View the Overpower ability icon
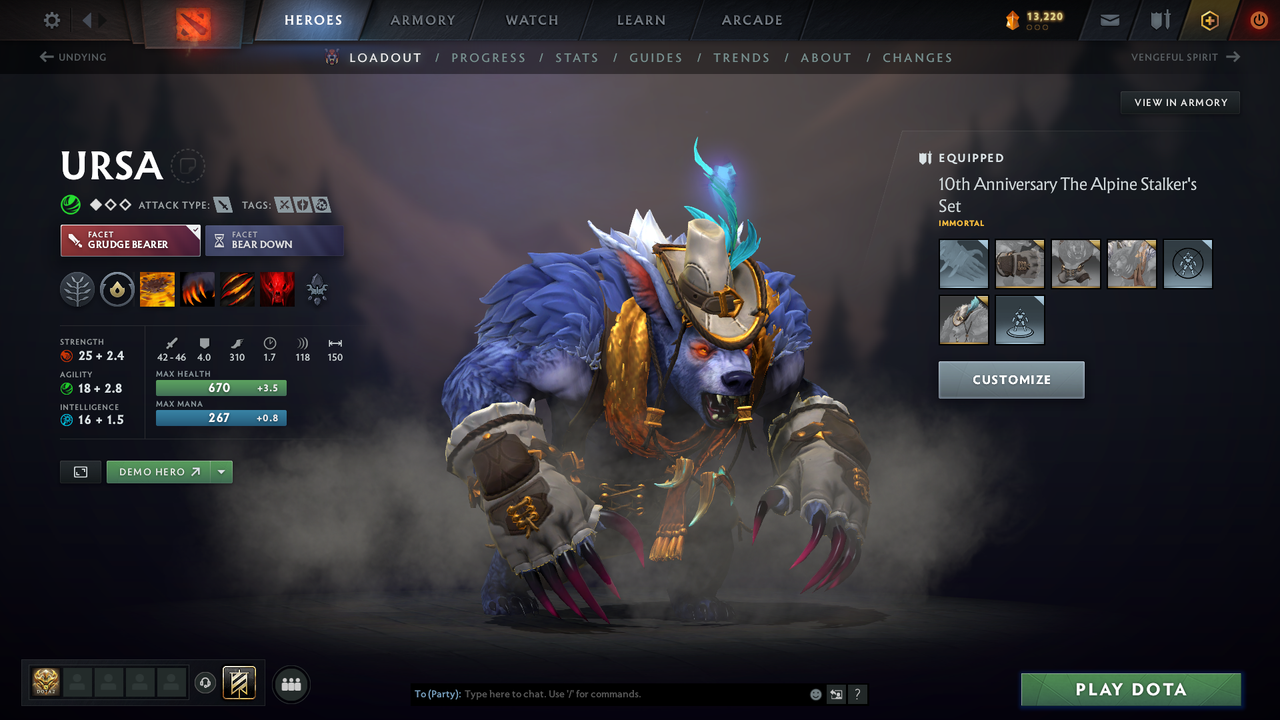Viewport: 1280px width, 720px height. click(197, 289)
